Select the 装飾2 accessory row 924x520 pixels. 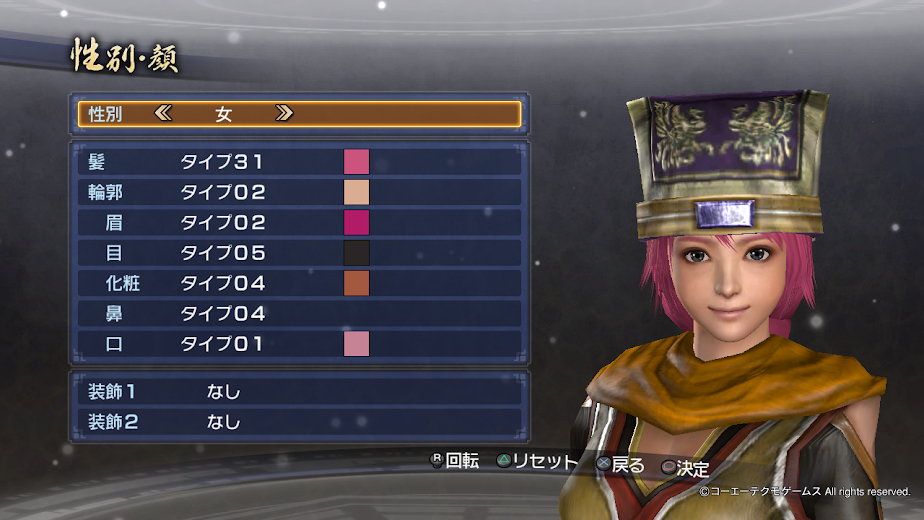[298, 422]
